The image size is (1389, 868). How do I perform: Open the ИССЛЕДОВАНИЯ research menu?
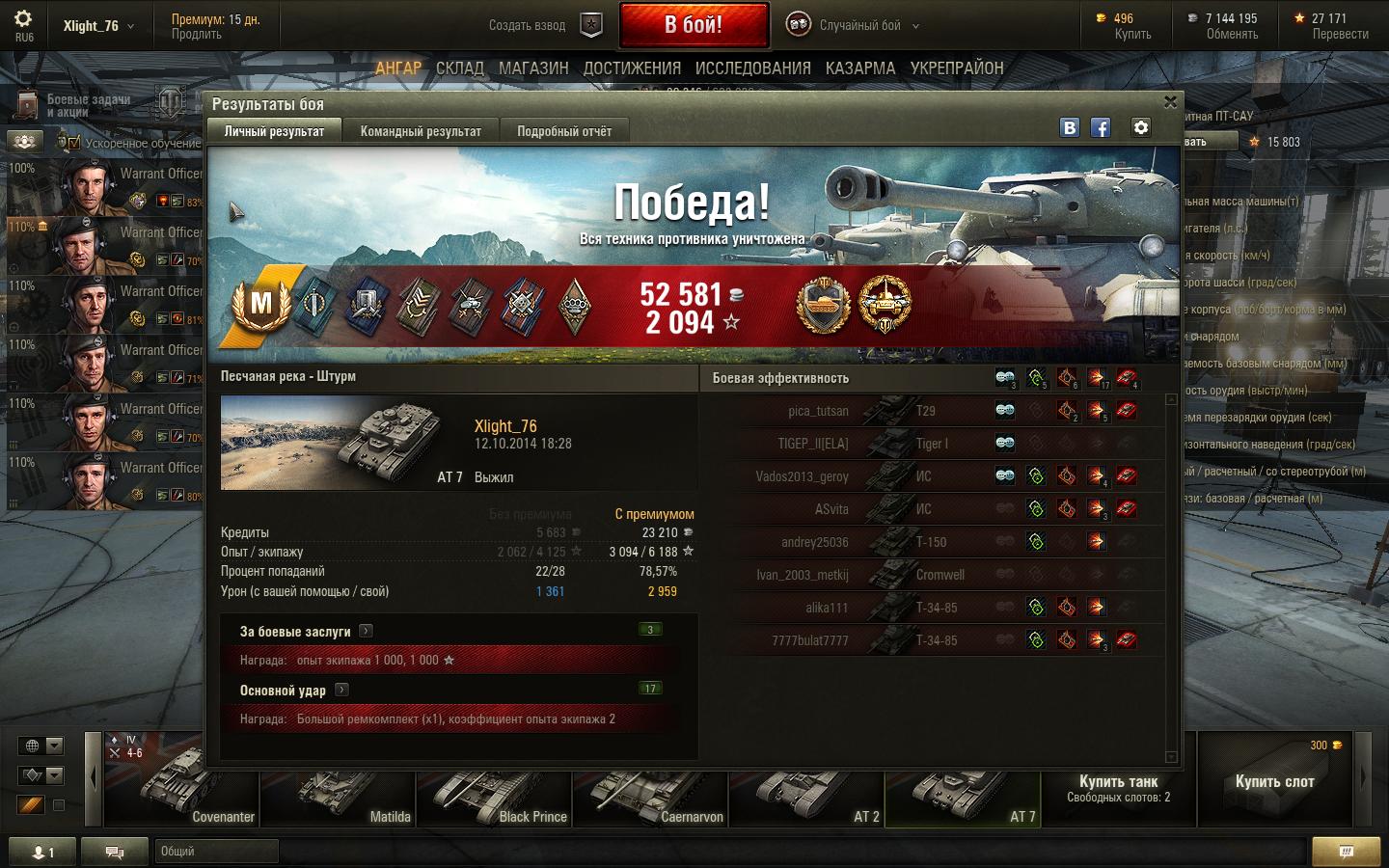click(x=752, y=68)
